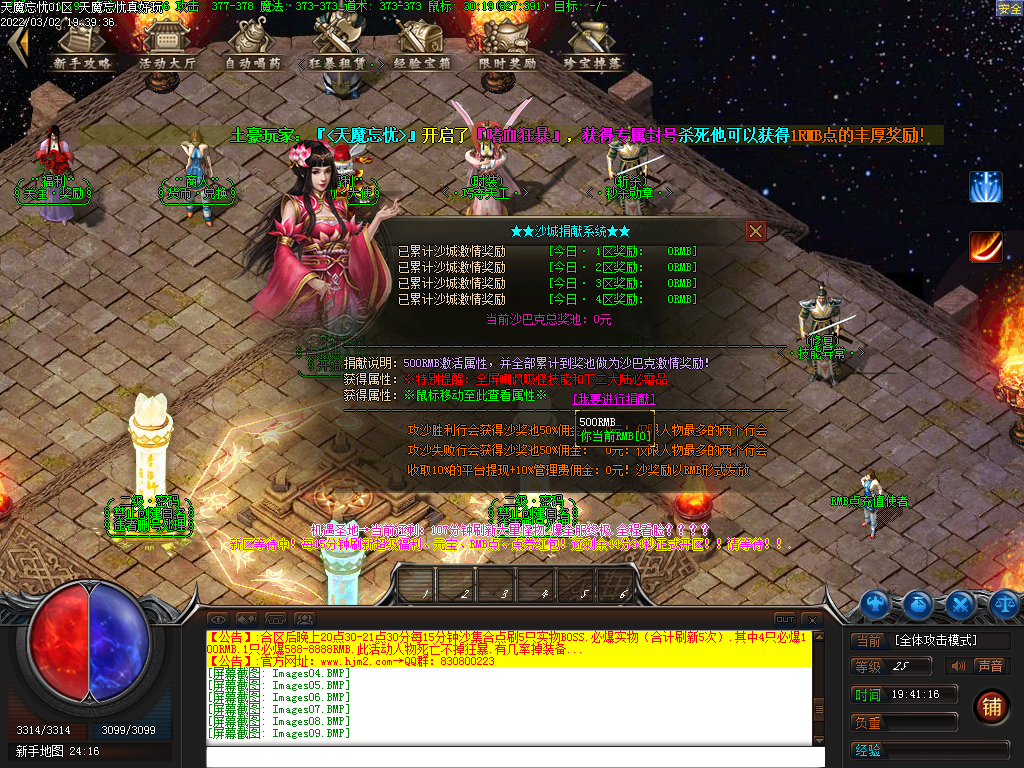
Task: Toggle 自动喝药 auto potion
Action: (252, 46)
